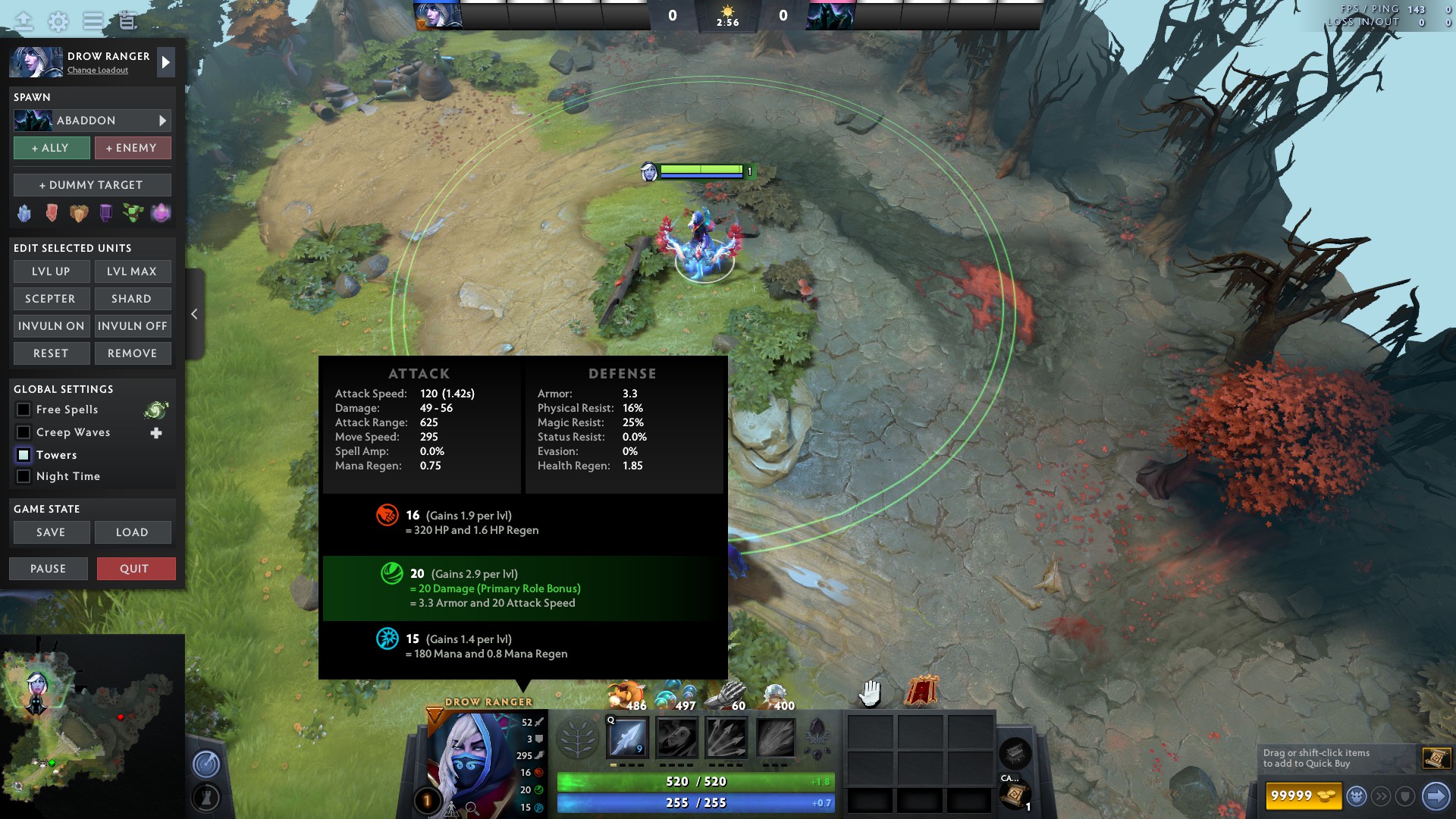Check the Creep Waves checkbox
The height and width of the screenshot is (819, 1456).
pyautogui.click(x=24, y=432)
